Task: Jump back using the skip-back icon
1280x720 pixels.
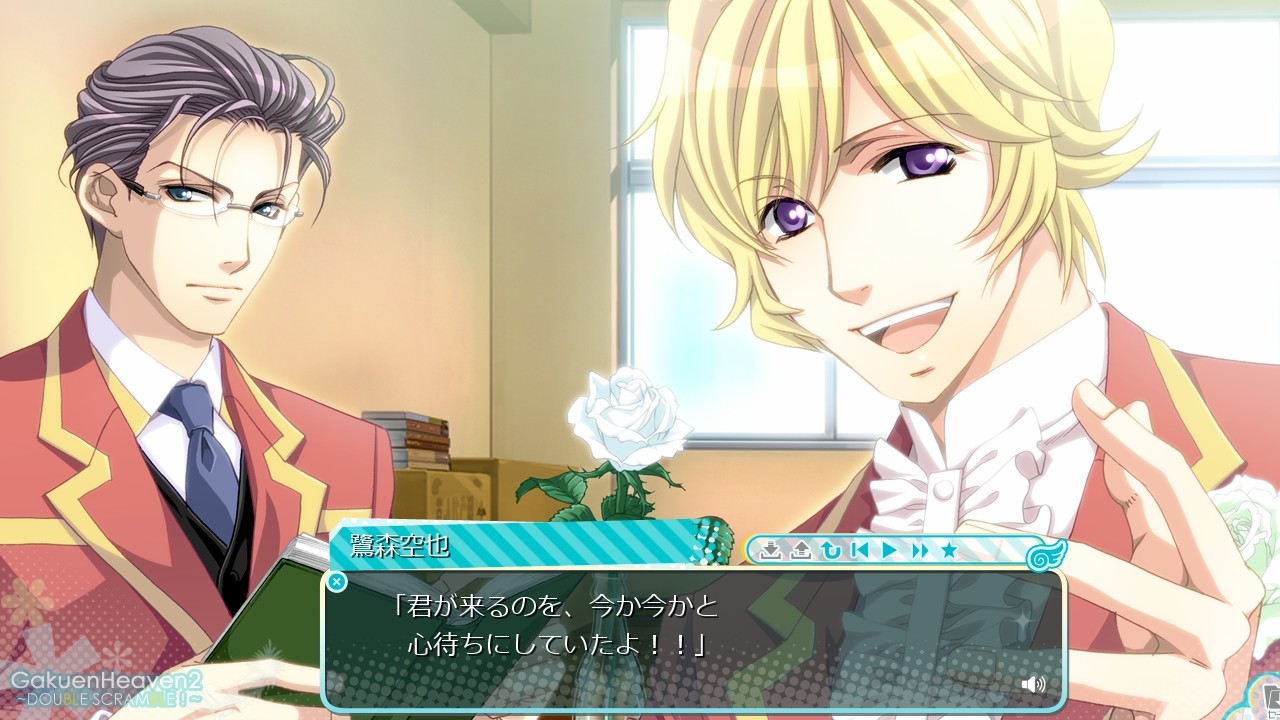Action: click(x=862, y=551)
